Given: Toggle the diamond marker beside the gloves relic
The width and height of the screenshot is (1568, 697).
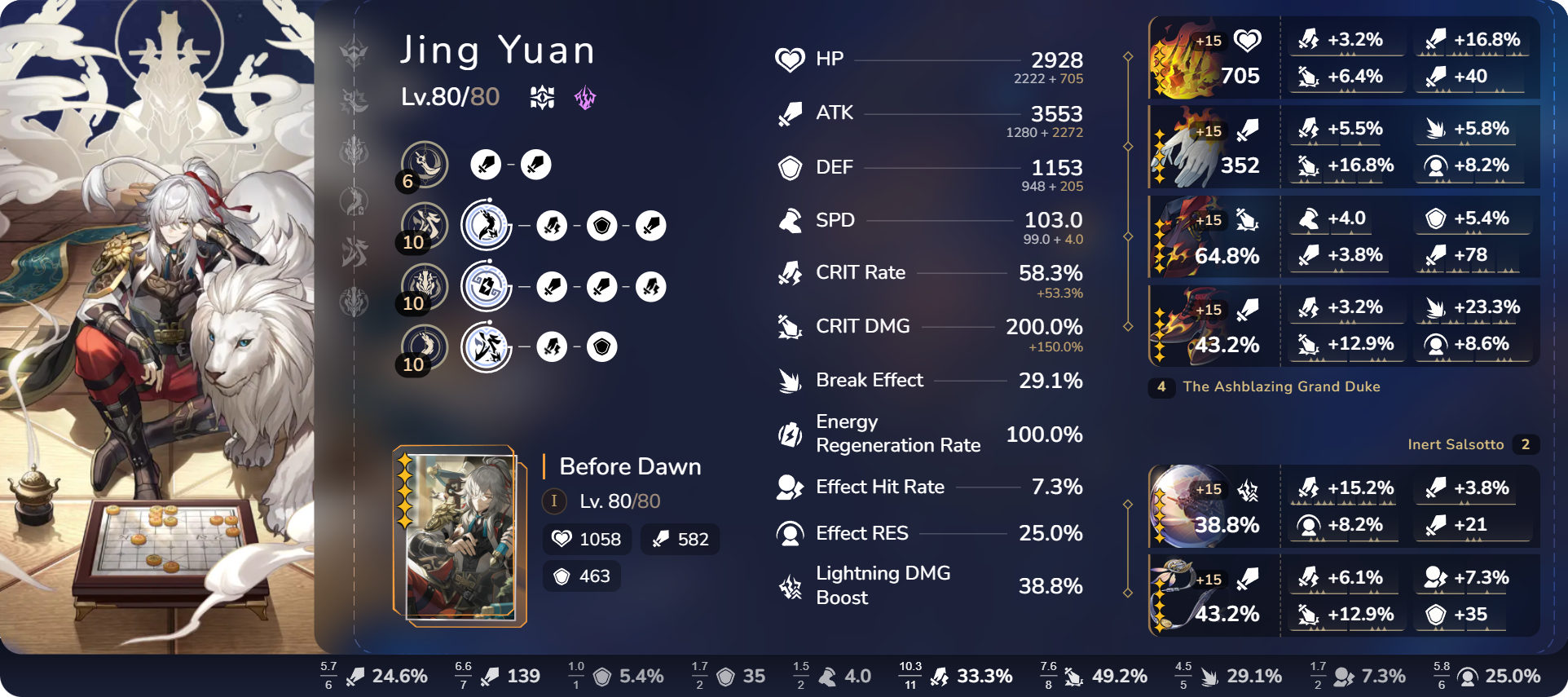Looking at the screenshot, I should (1128, 147).
